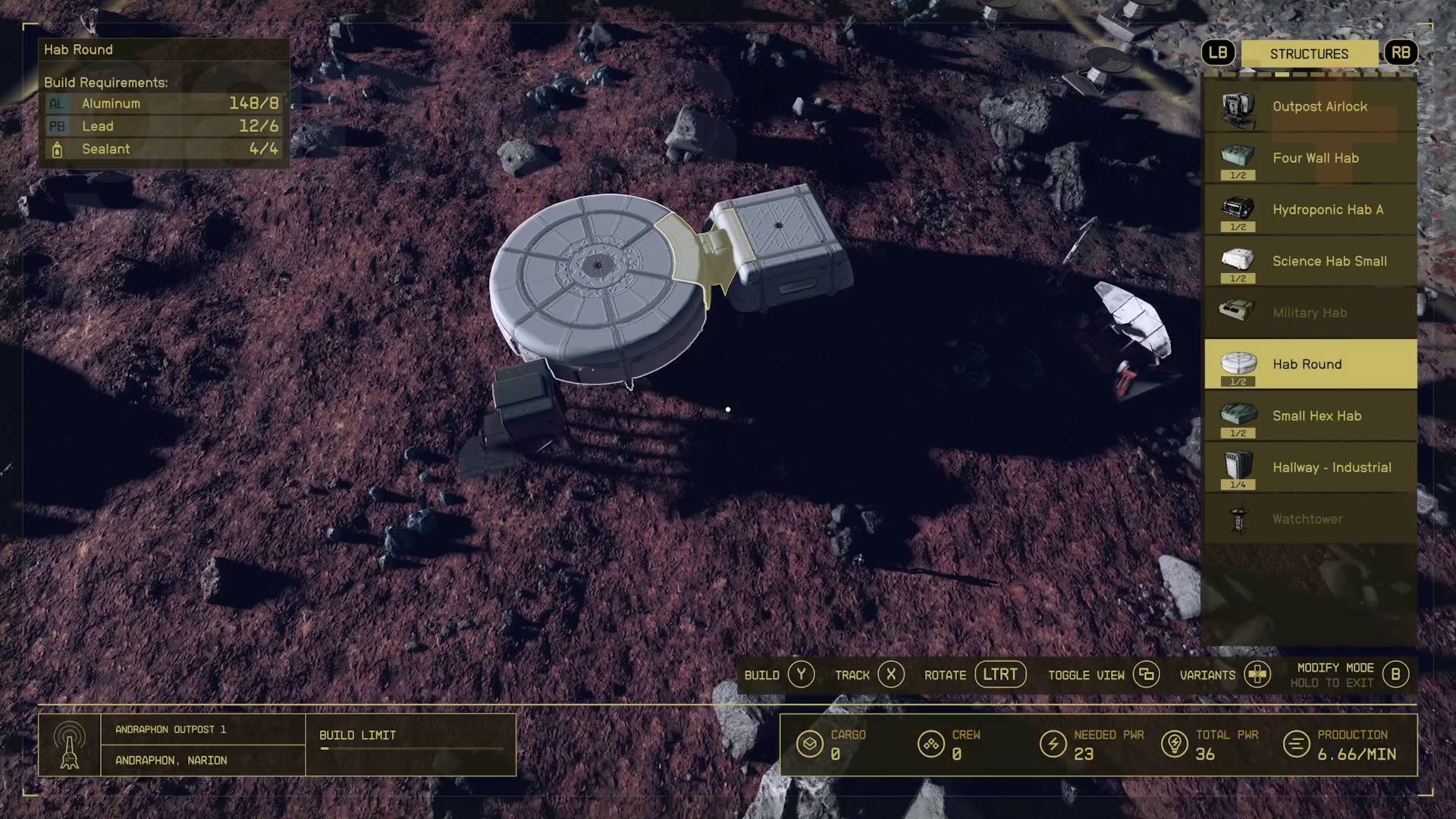
Task: Click LB to switch category left
Action: click(x=1219, y=53)
